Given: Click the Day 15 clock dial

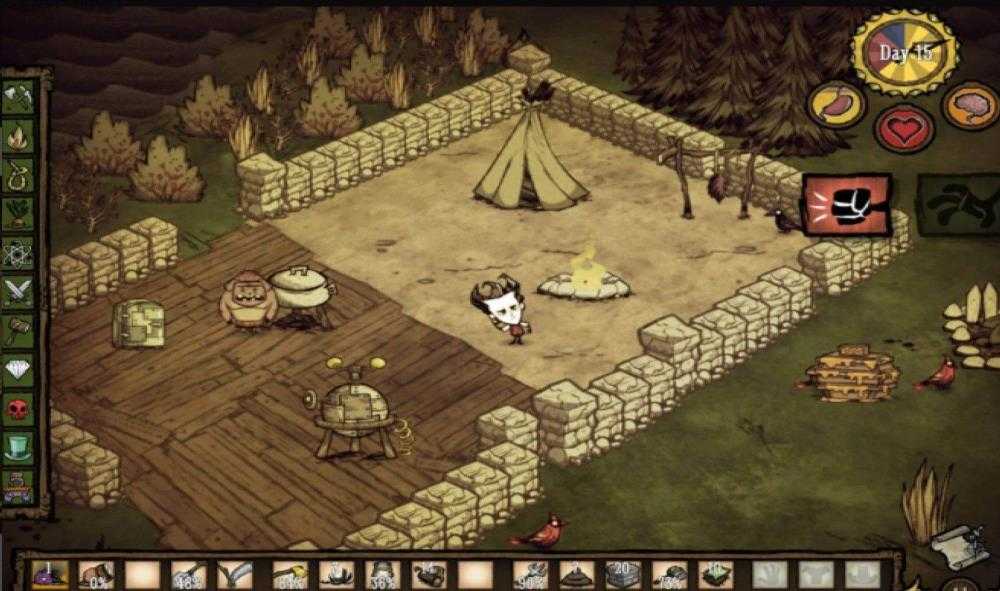Looking at the screenshot, I should pos(905,52).
